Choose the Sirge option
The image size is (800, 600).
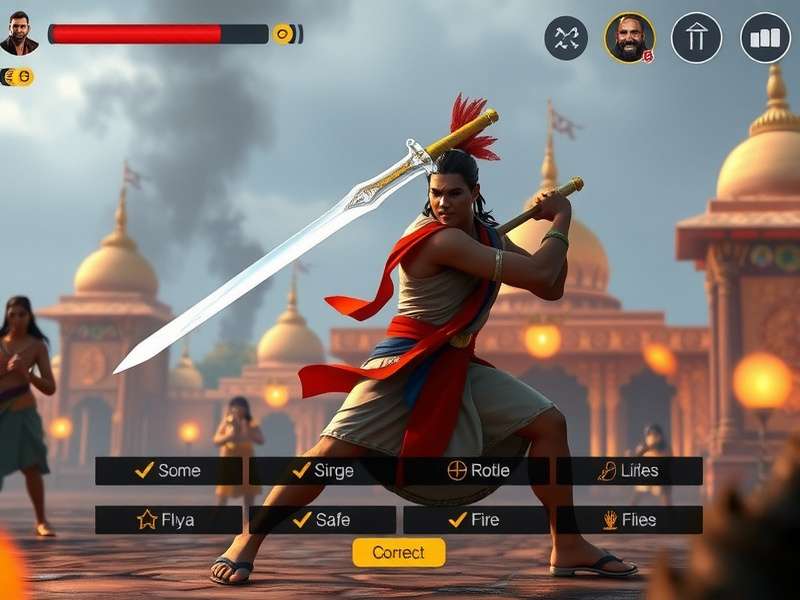click(322, 470)
